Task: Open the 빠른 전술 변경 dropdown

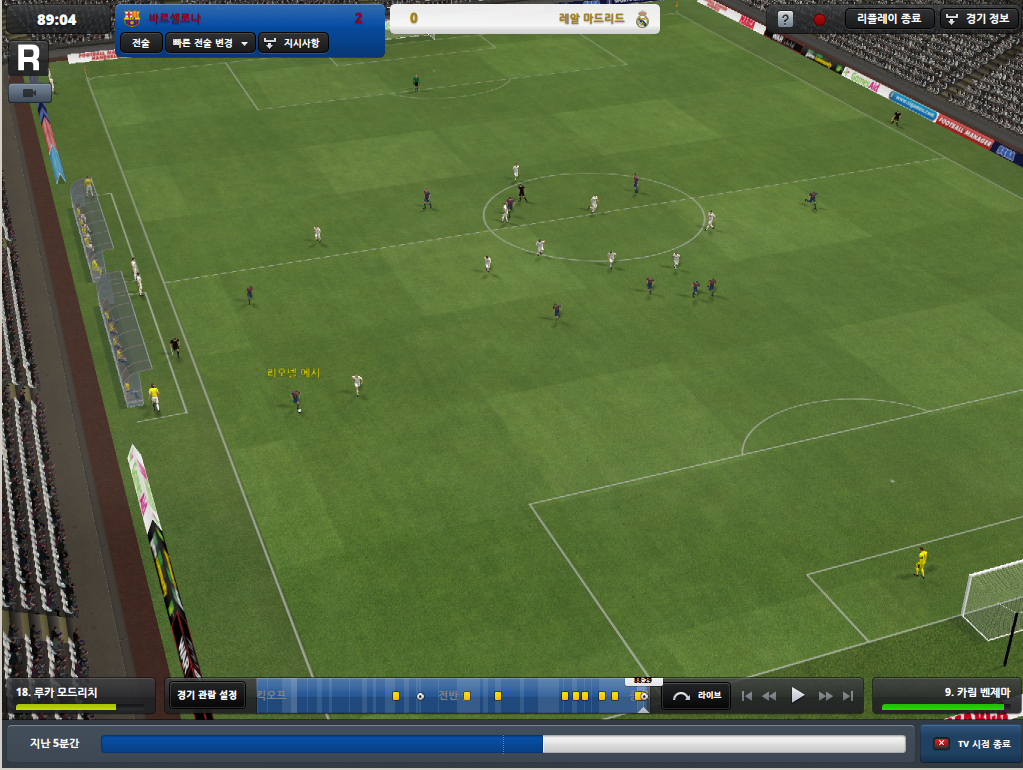Action: 209,43
